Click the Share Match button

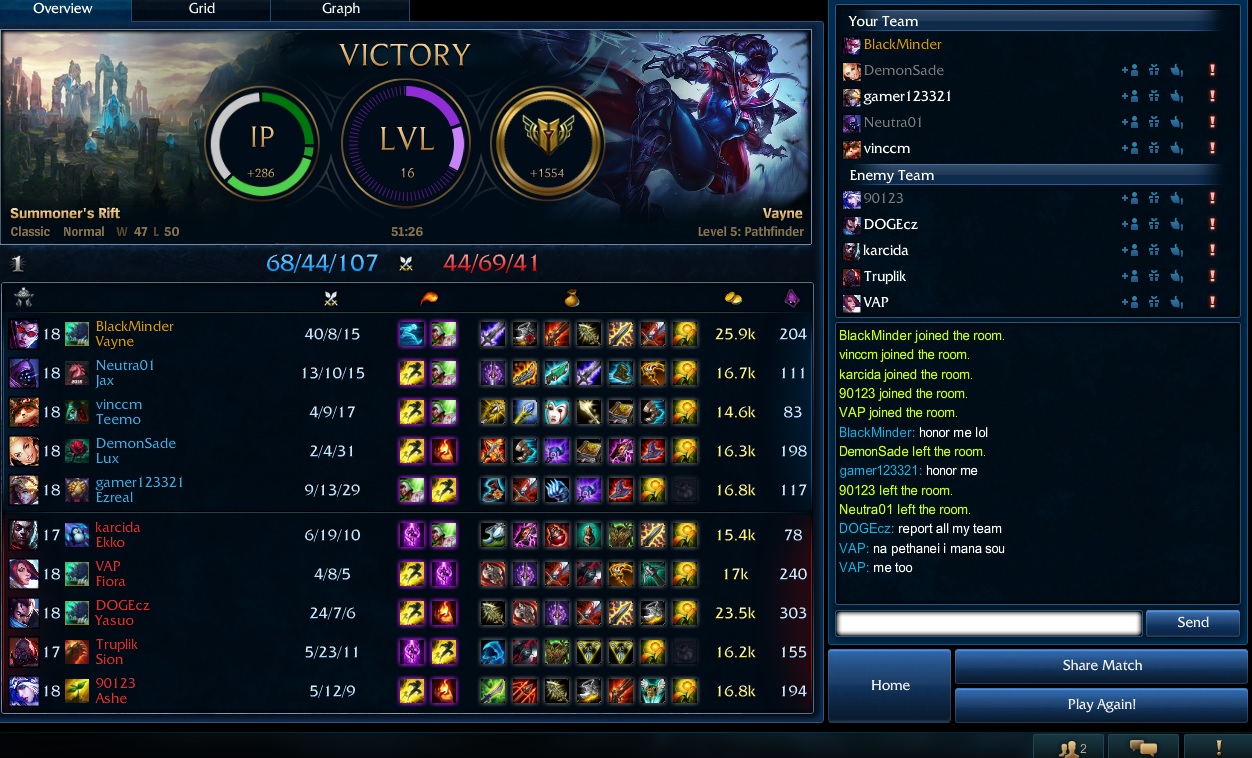[x=1101, y=666]
